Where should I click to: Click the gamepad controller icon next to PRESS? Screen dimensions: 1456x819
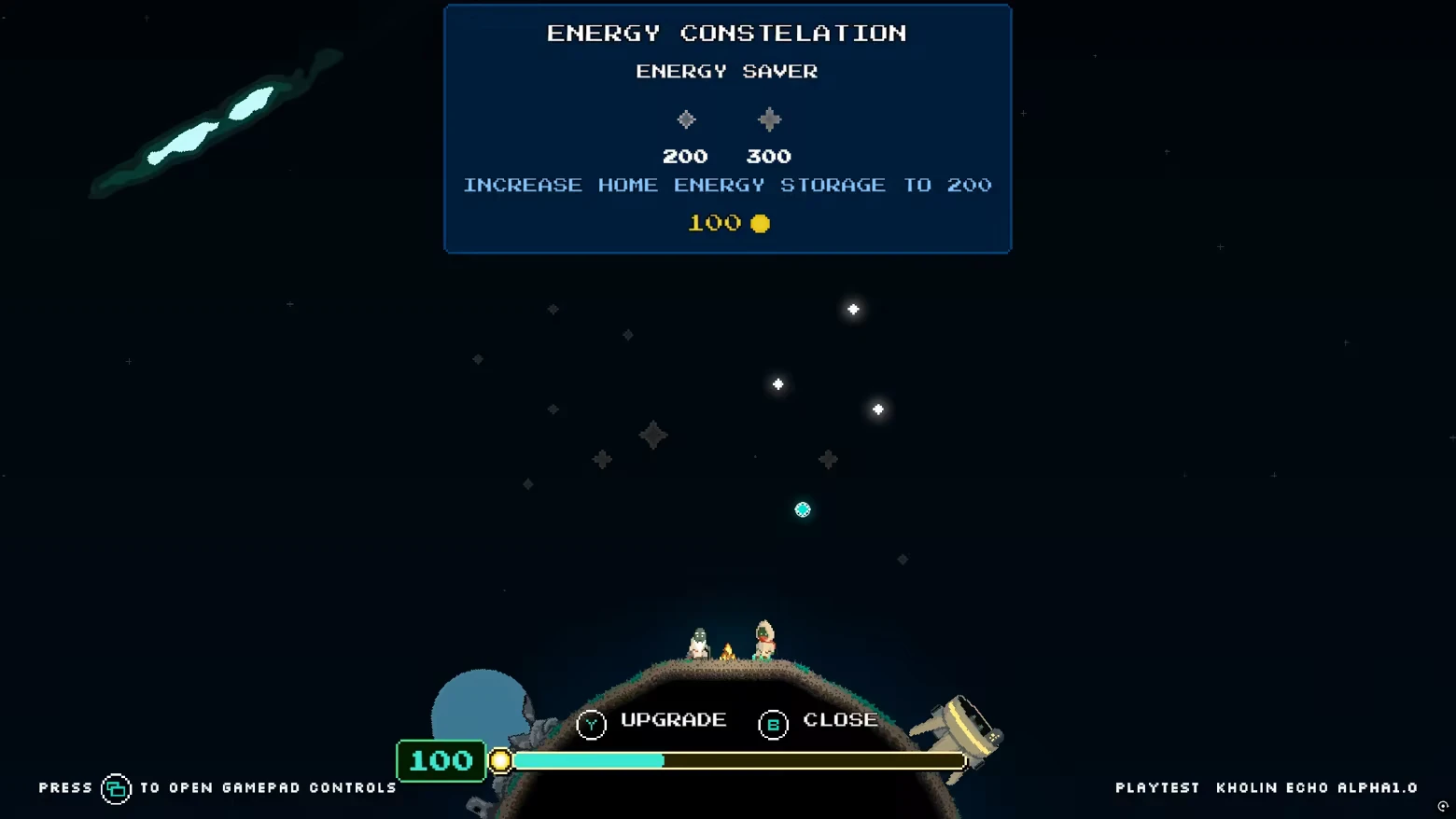coord(116,787)
